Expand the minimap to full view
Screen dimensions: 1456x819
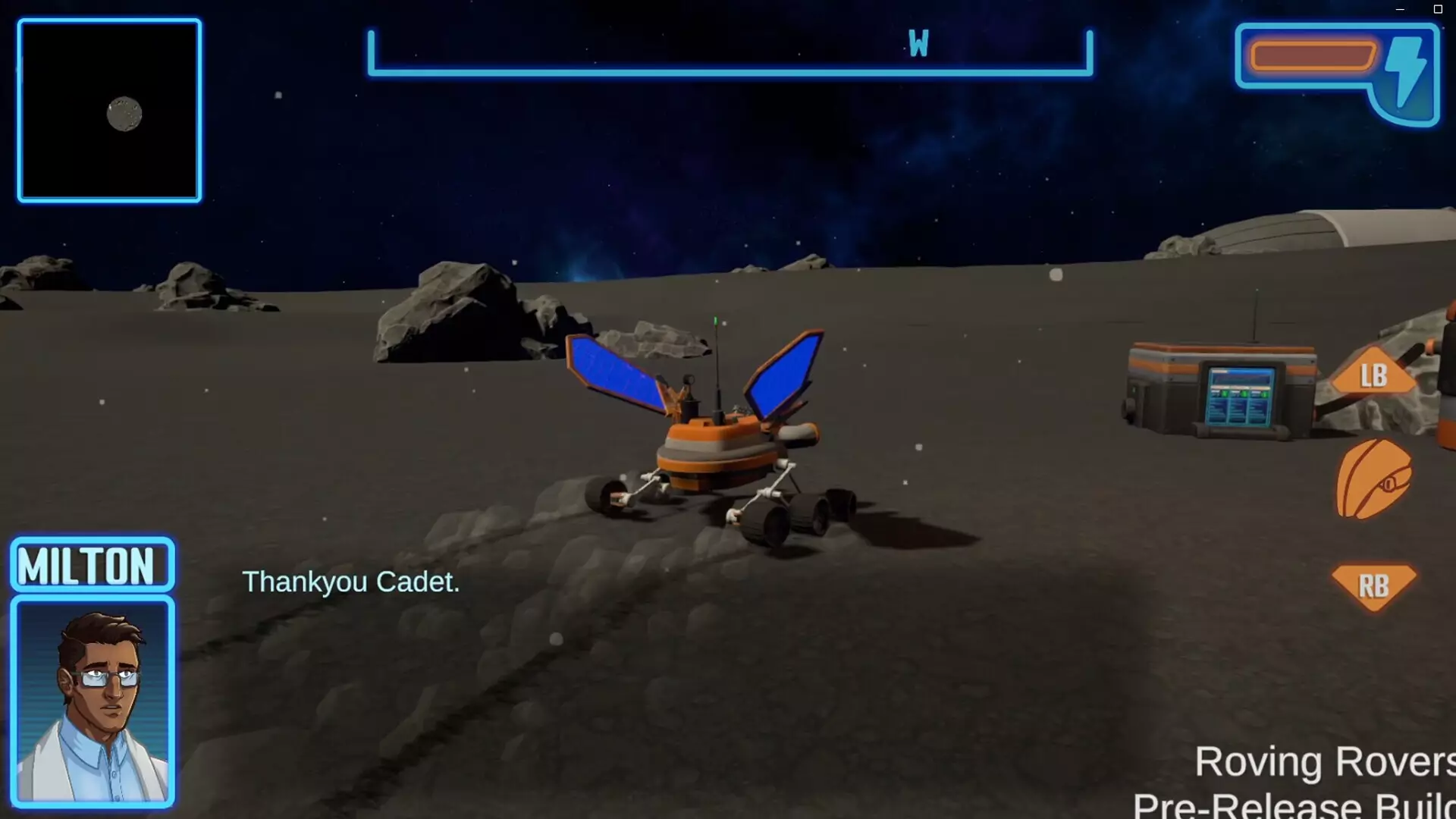pos(109,110)
